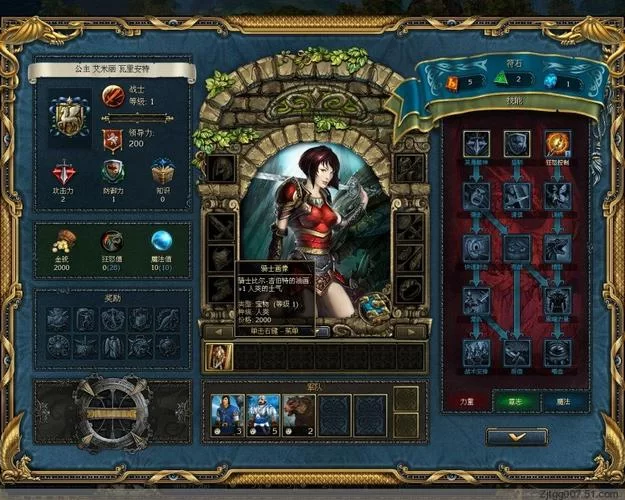
Task: Open the green 意志 skill tab
Action: click(515, 400)
